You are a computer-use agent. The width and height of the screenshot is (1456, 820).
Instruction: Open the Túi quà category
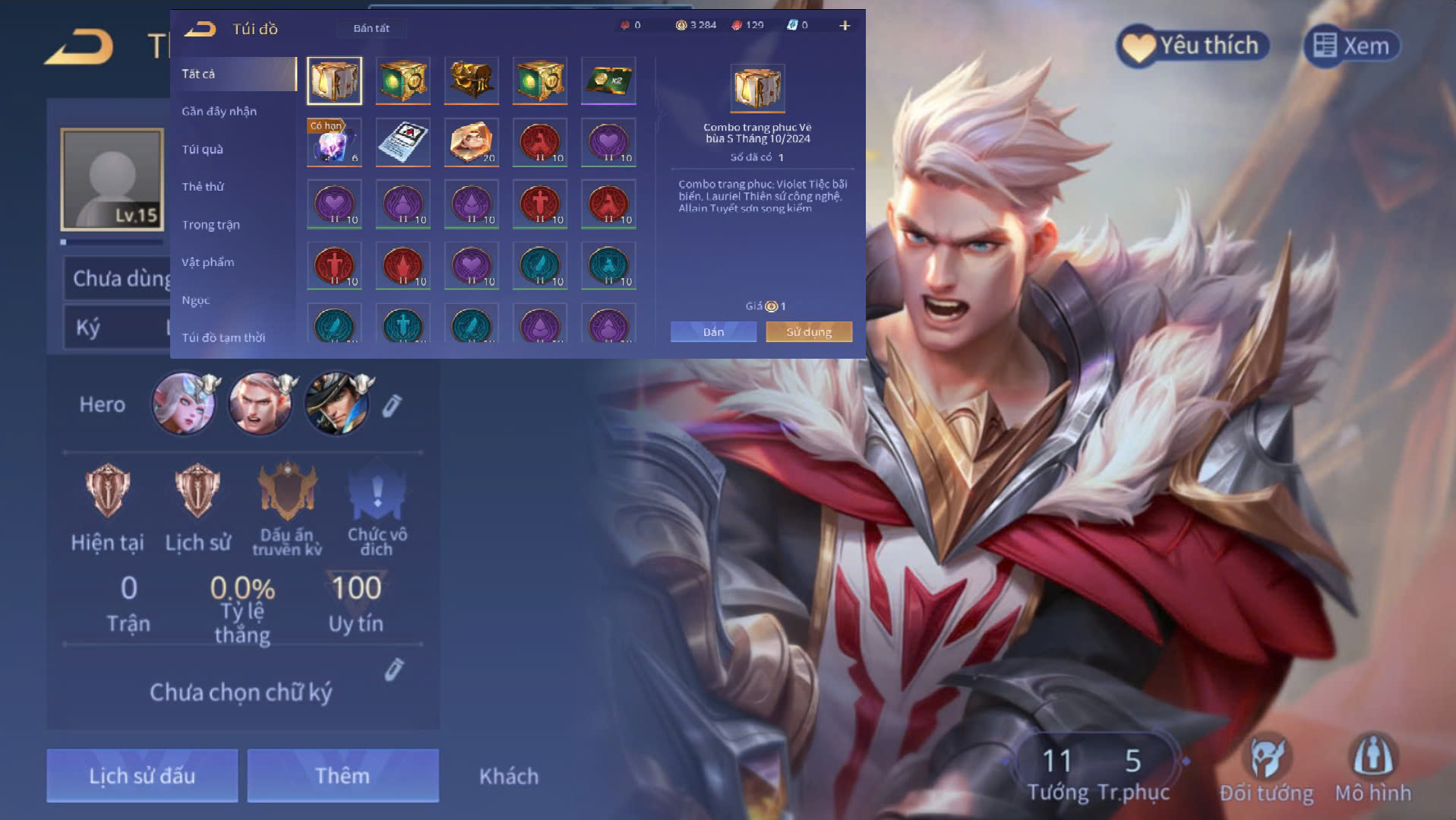203,149
